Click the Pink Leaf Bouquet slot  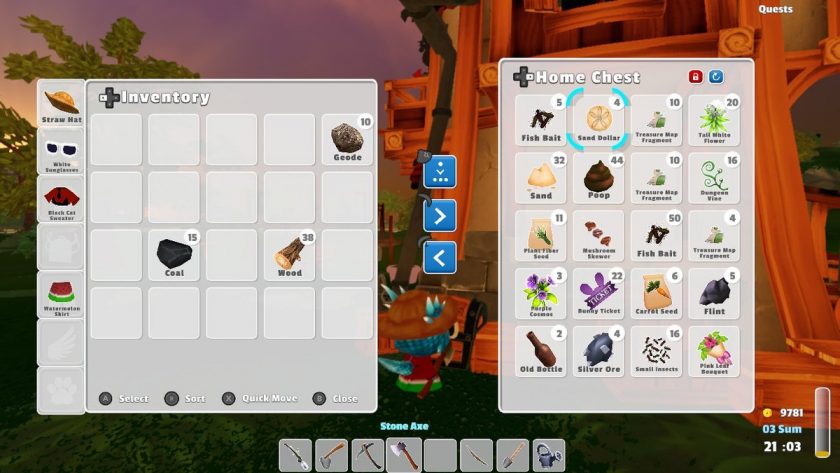(714, 351)
